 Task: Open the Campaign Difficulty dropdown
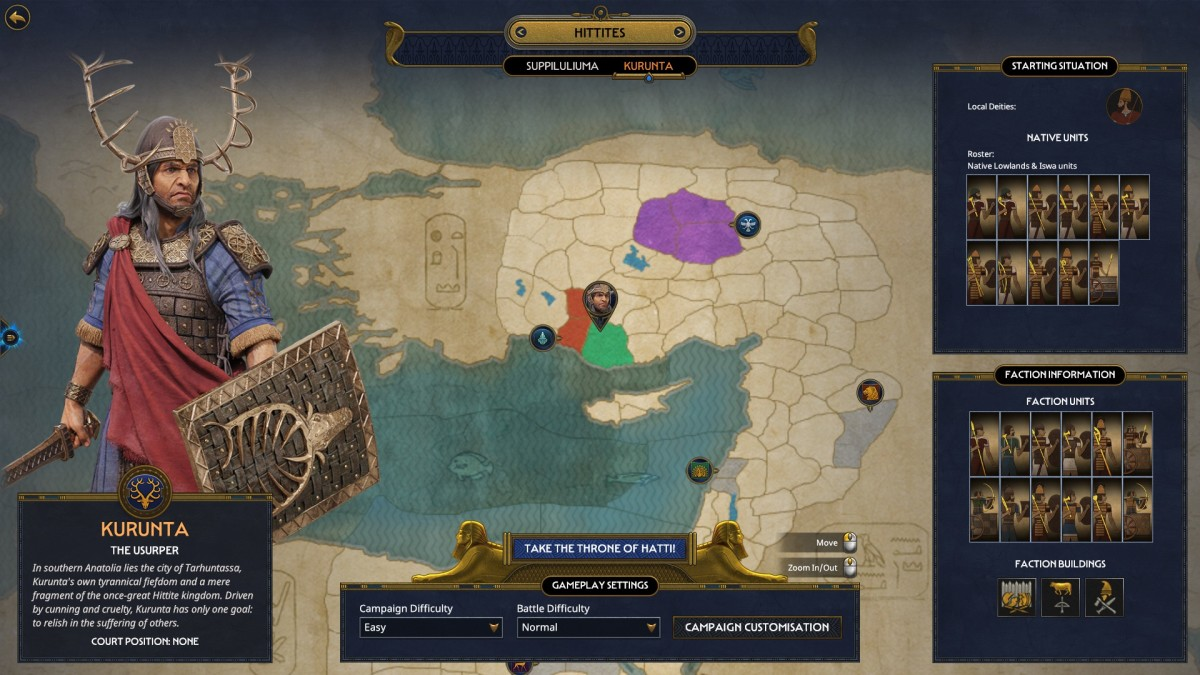click(430, 627)
